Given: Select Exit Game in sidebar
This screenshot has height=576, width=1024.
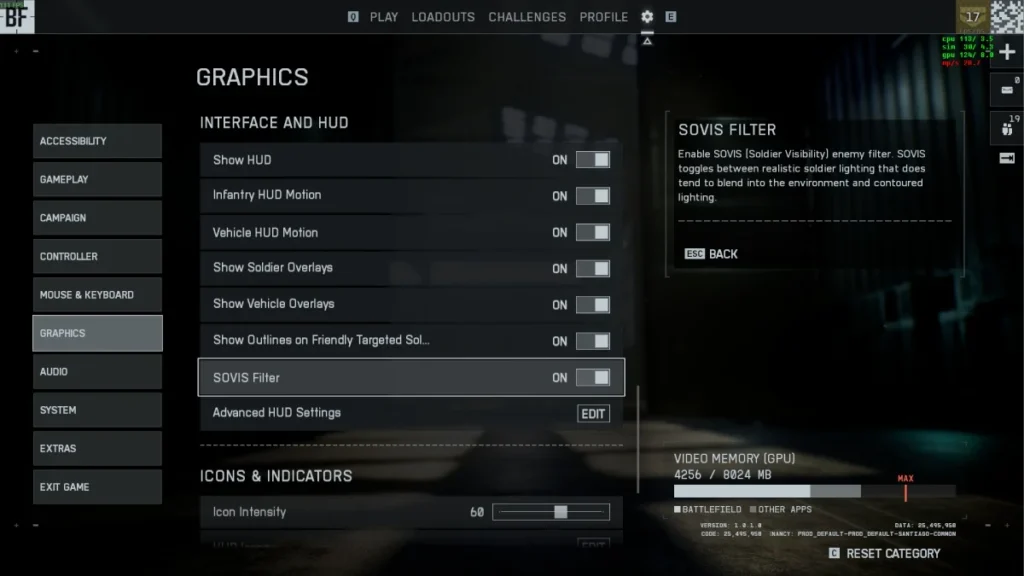Looking at the screenshot, I should click(x=97, y=487).
